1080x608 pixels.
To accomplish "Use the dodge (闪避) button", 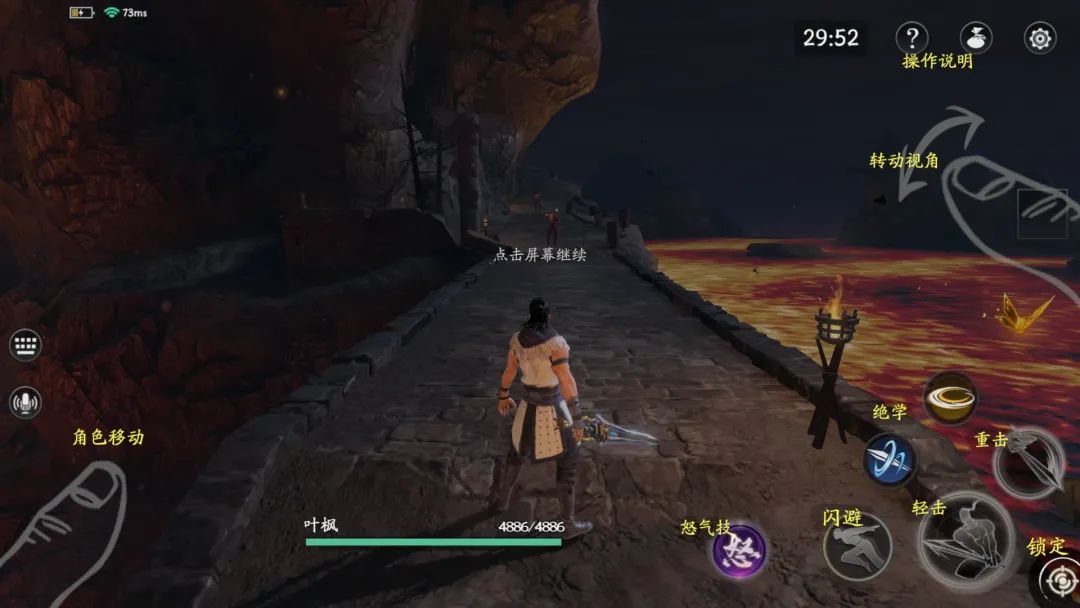I will click(857, 546).
